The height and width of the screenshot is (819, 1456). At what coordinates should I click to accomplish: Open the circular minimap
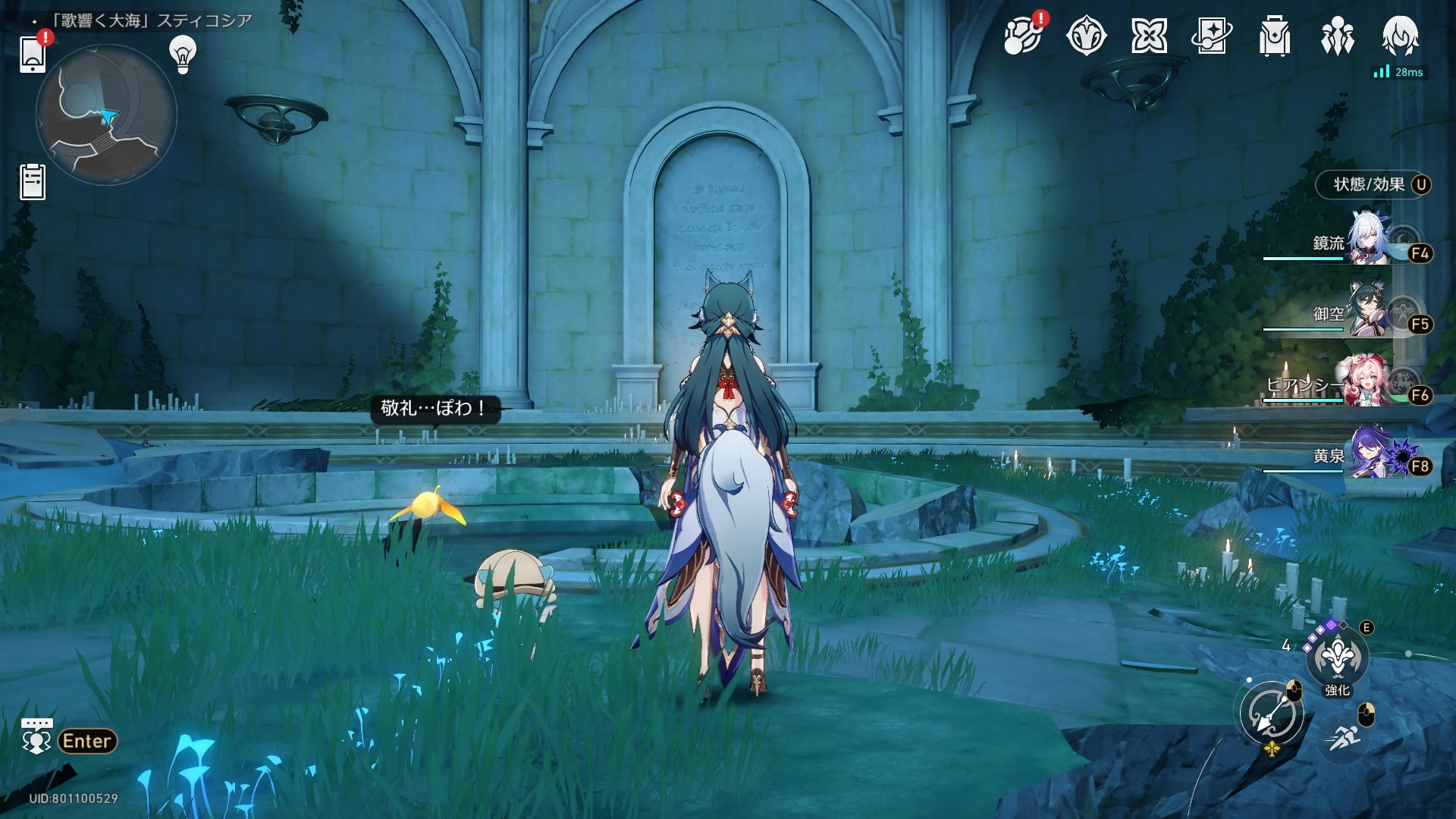pyautogui.click(x=106, y=115)
